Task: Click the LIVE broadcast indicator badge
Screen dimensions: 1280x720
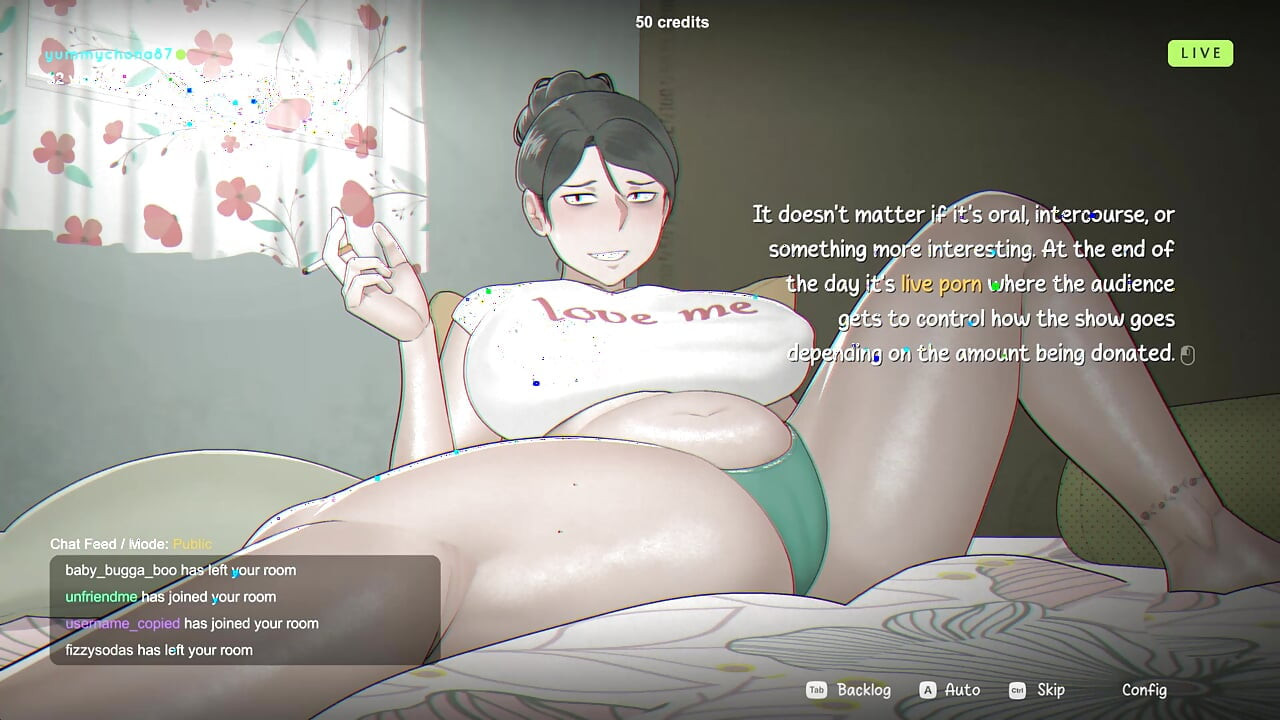Action: click(x=1200, y=53)
